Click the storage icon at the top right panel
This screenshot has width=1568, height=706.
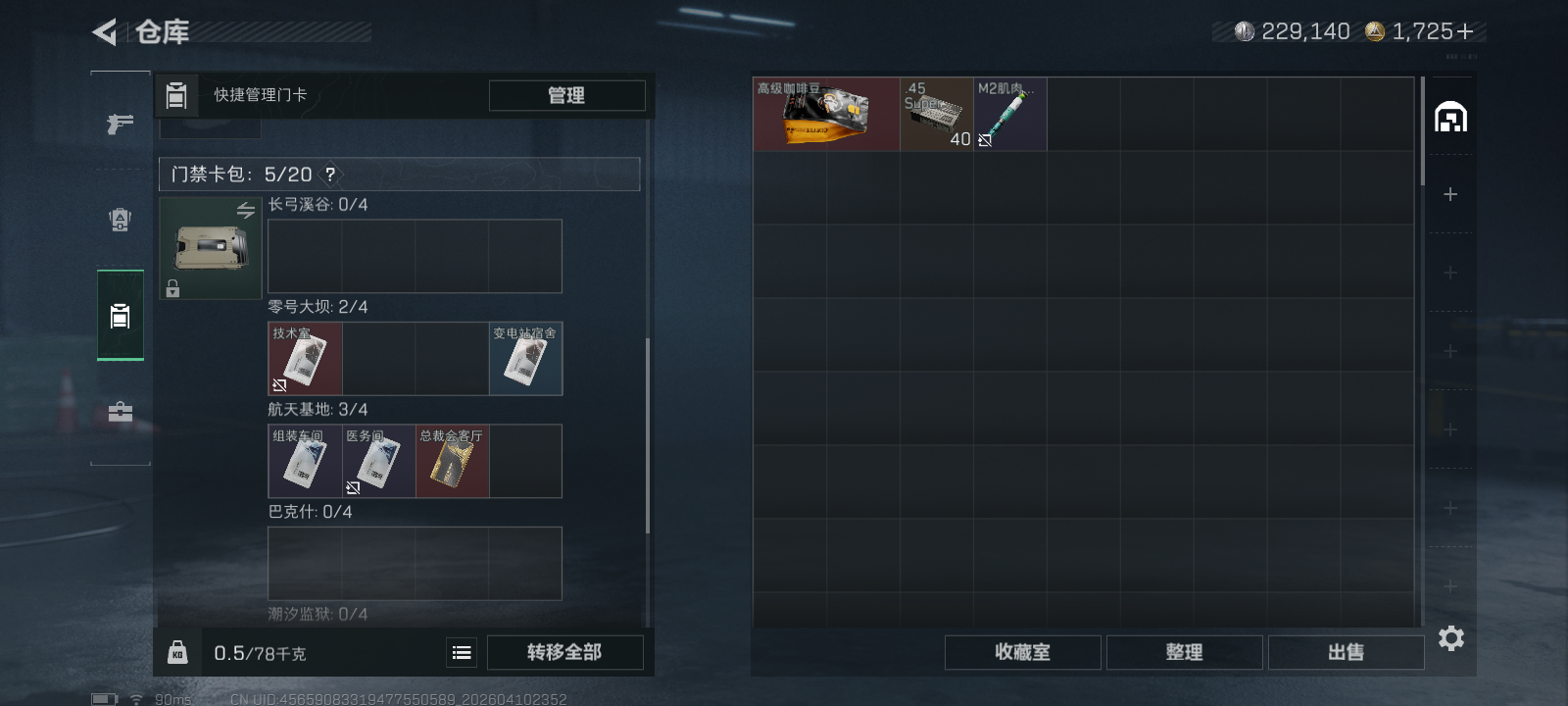(x=1451, y=116)
